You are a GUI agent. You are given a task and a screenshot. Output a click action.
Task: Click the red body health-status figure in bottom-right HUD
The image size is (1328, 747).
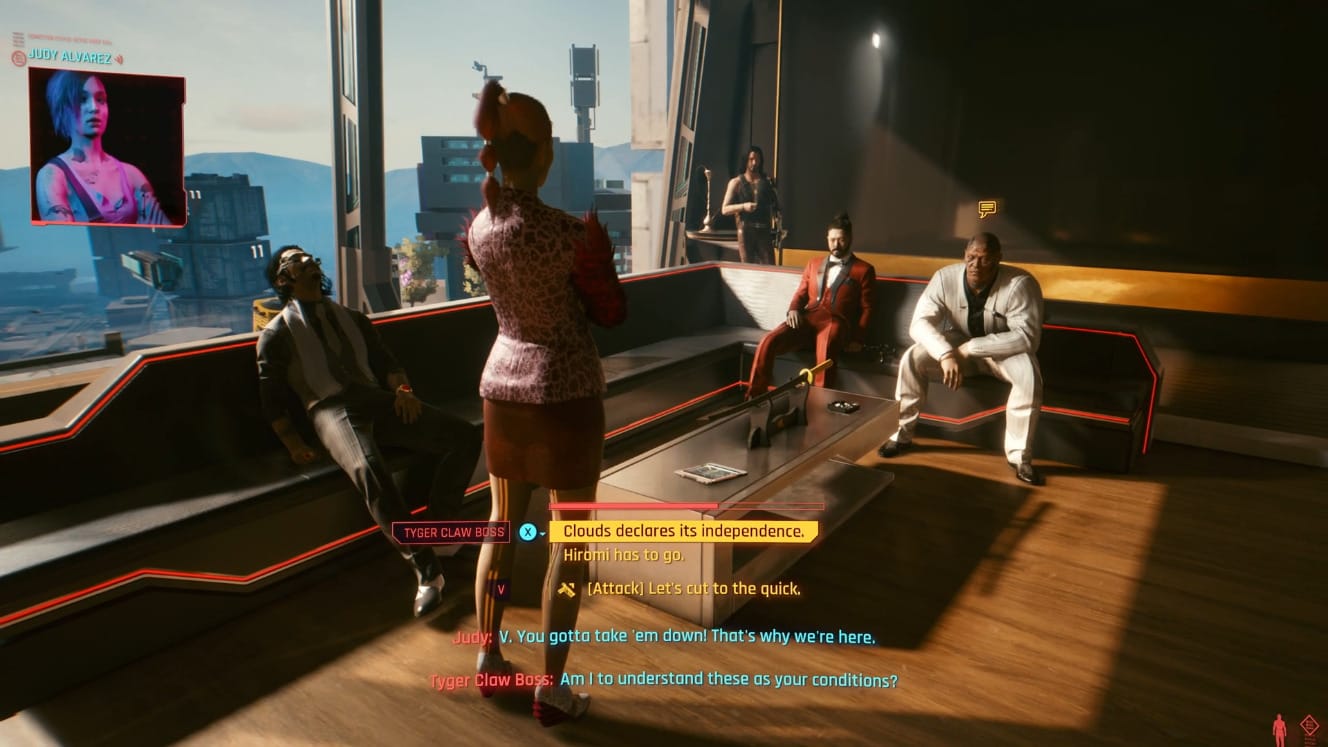pyautogui.click(x=1279, y=725)
